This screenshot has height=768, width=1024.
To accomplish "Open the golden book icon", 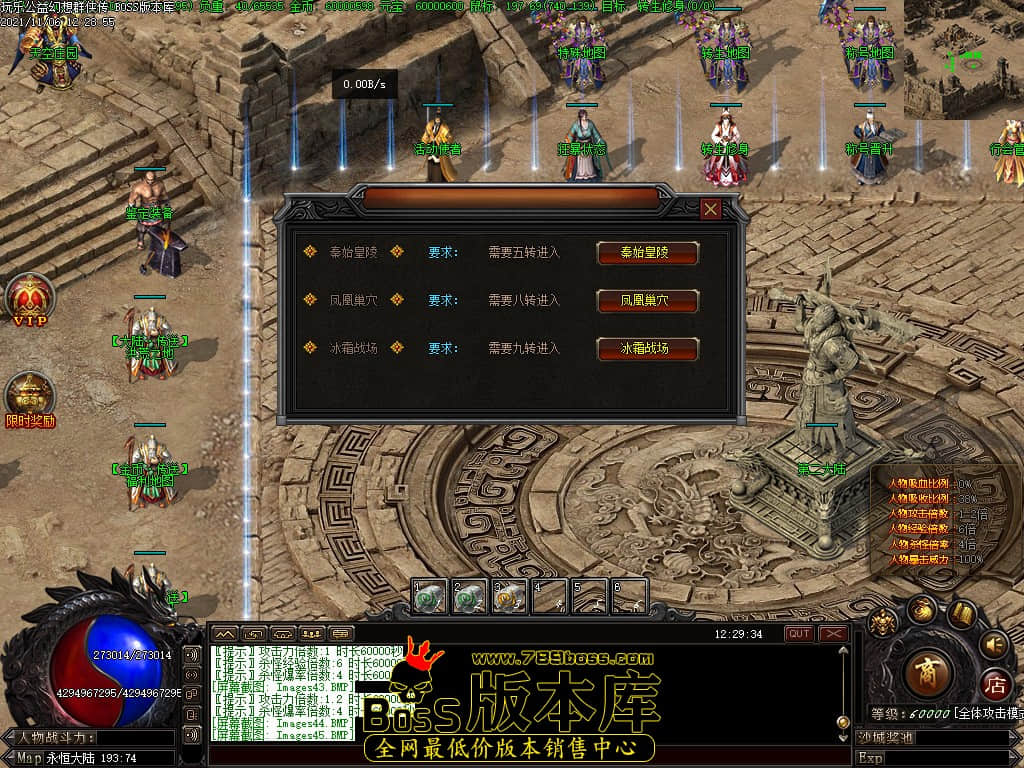I will [x=962, y=613].
